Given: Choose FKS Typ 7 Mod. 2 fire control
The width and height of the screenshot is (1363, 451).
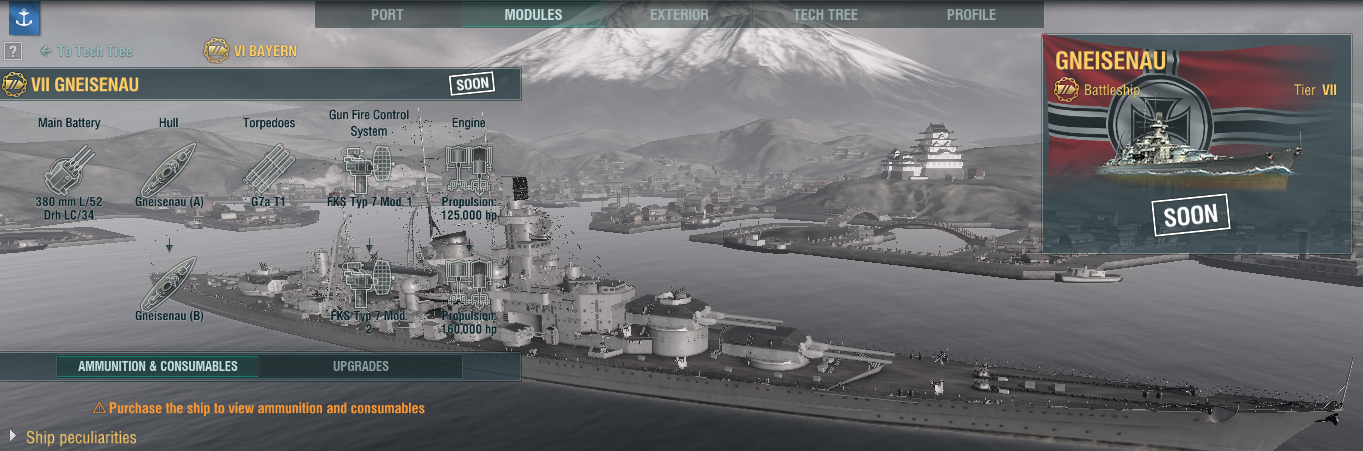Looking at the screenshot, I should coord(369,284).
